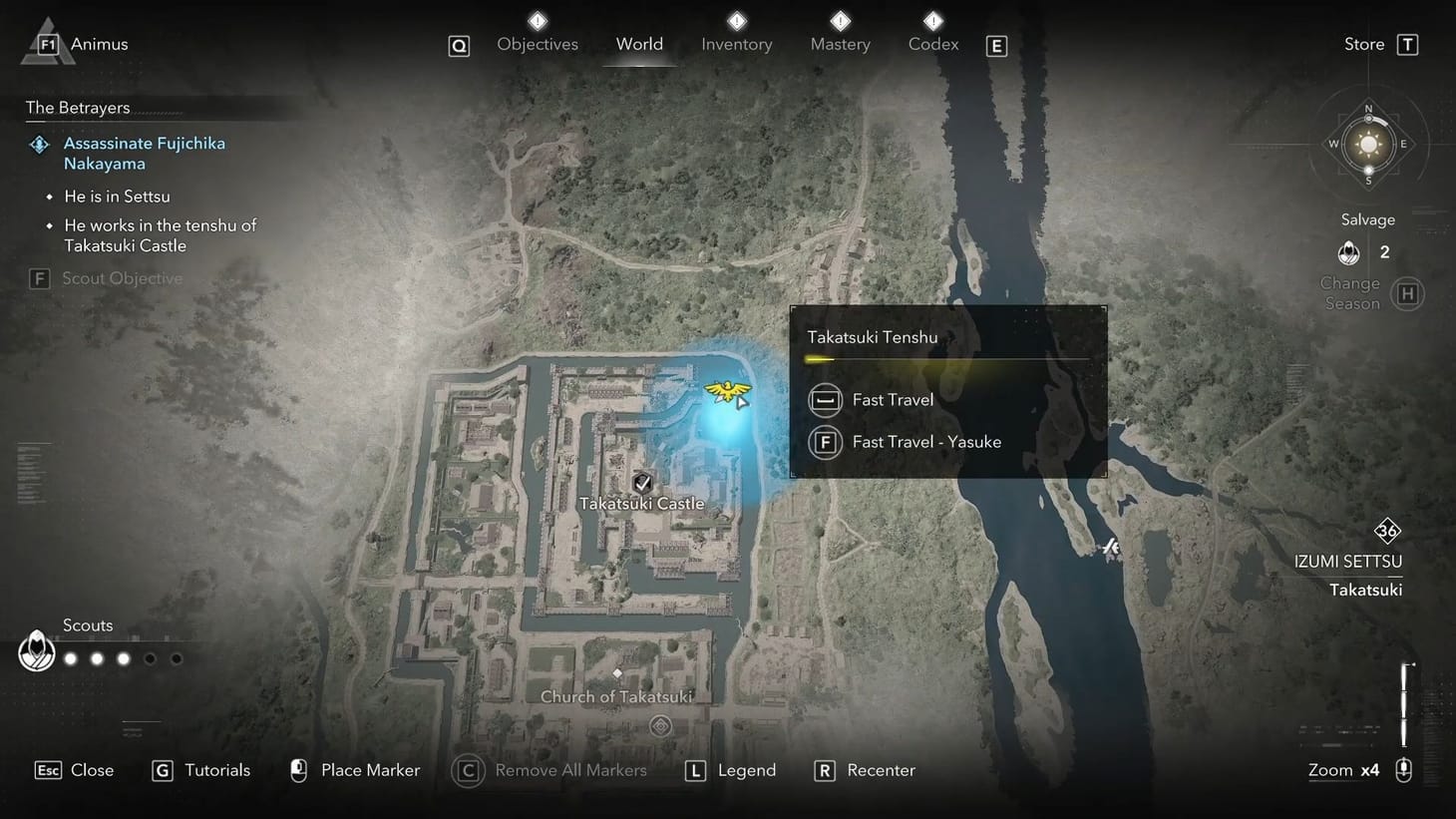
Task: Select Fast Travel - Yasuke from the tooltip
Action: (925, 442)
